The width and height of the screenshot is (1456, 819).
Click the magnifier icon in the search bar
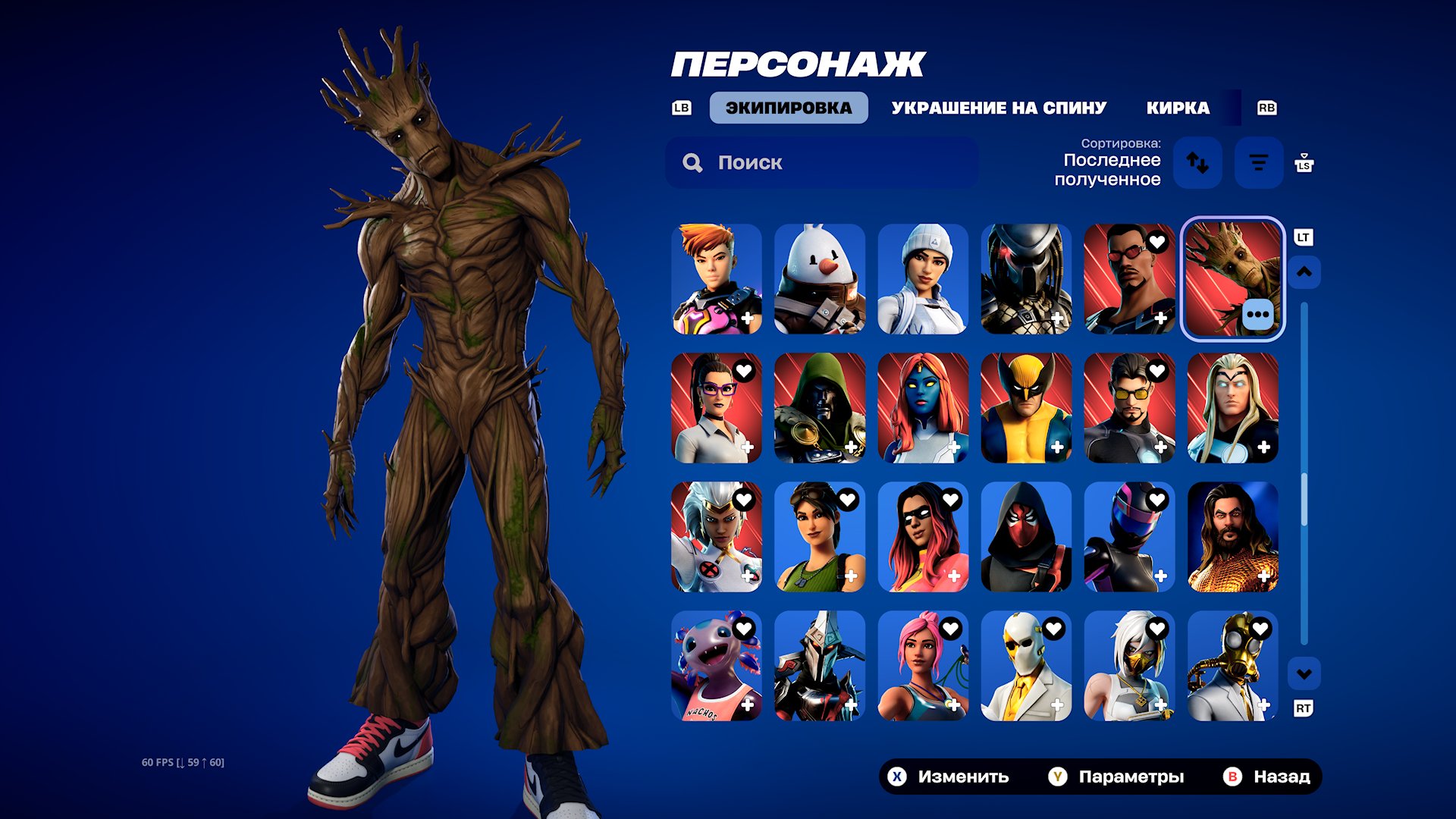[x=692, y=162]
